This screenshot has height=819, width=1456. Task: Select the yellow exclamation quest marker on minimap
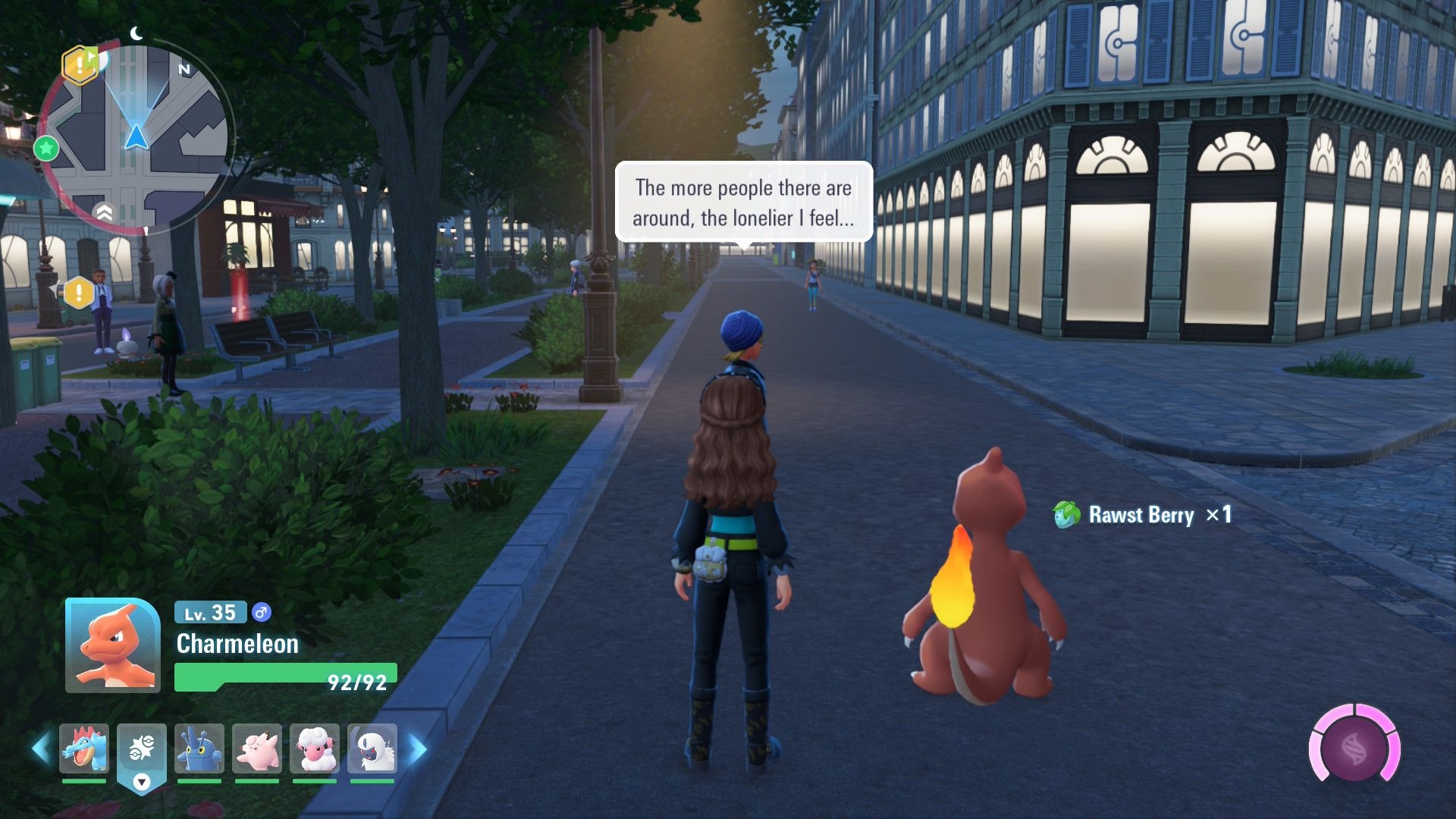coord(79,65)
